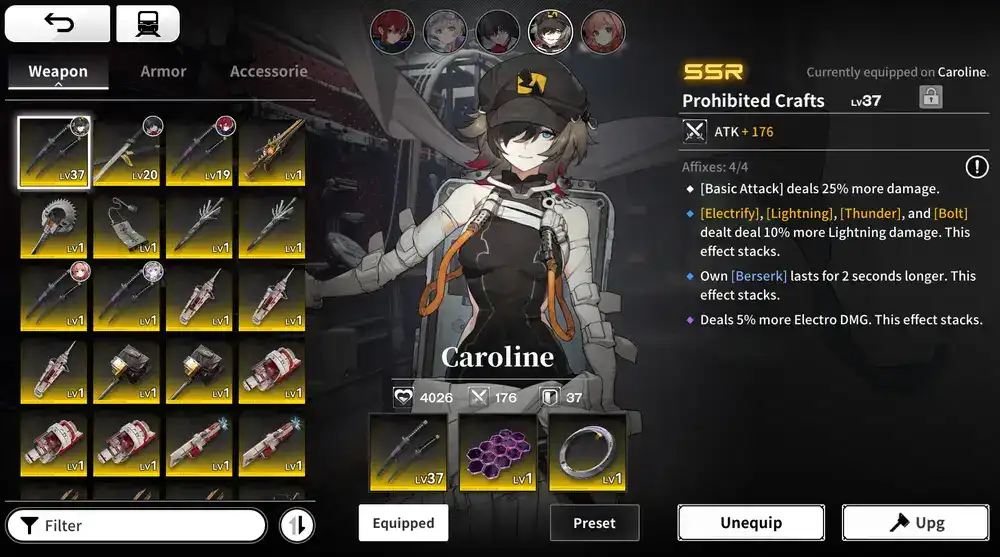Toggle the lock icon on Prohibited Crafts

[931, 98]
